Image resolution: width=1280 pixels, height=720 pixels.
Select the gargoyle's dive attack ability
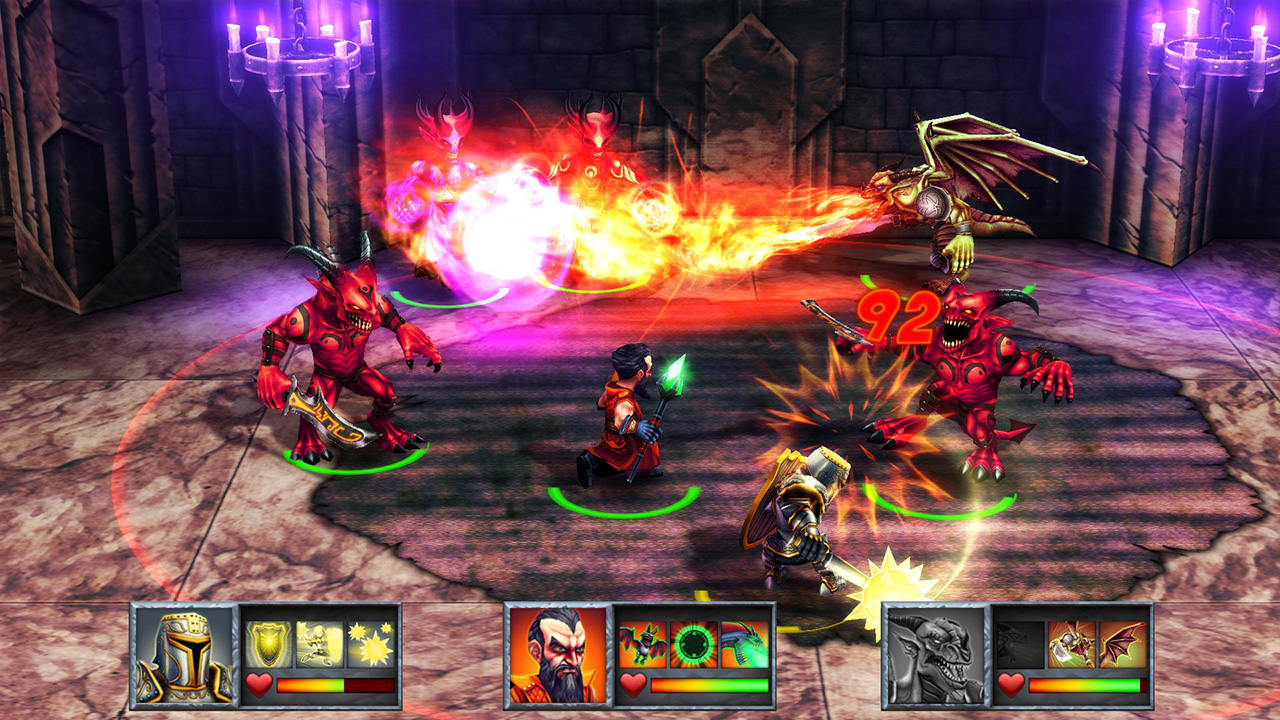[x=1071, y=644]
